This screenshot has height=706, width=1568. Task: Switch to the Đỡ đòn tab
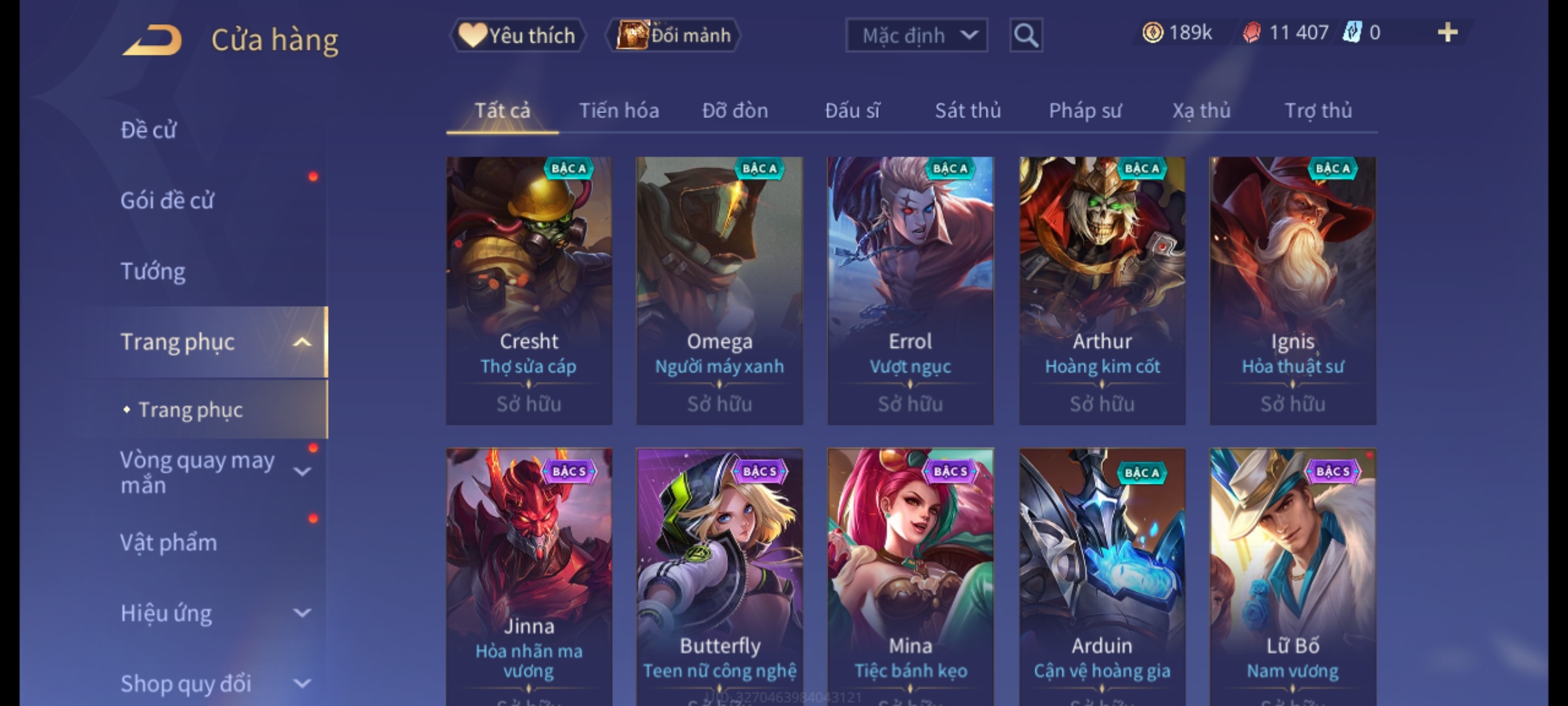[x=735, y=110]
